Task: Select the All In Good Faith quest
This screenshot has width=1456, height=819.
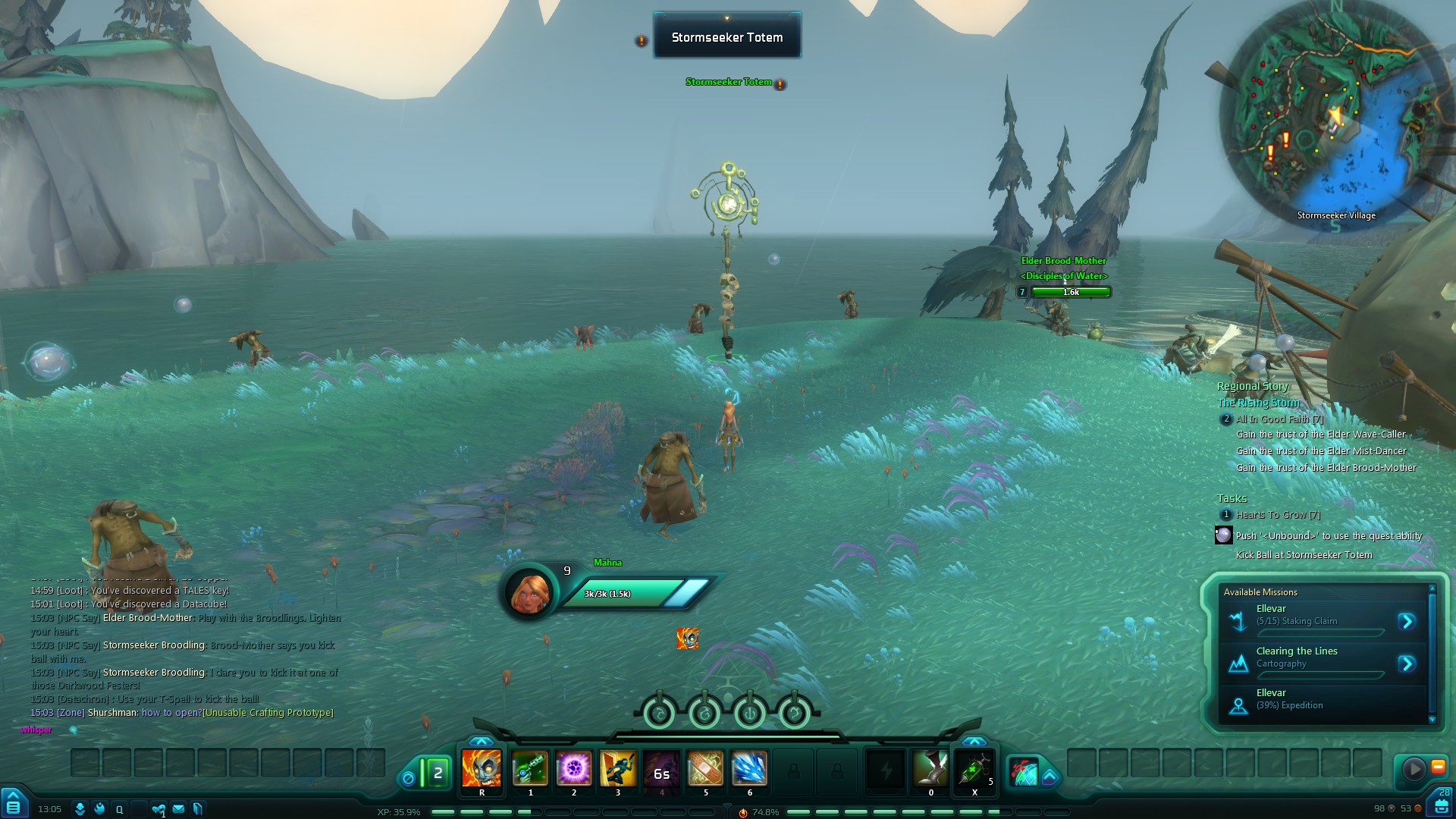Action: point(1279,419)
